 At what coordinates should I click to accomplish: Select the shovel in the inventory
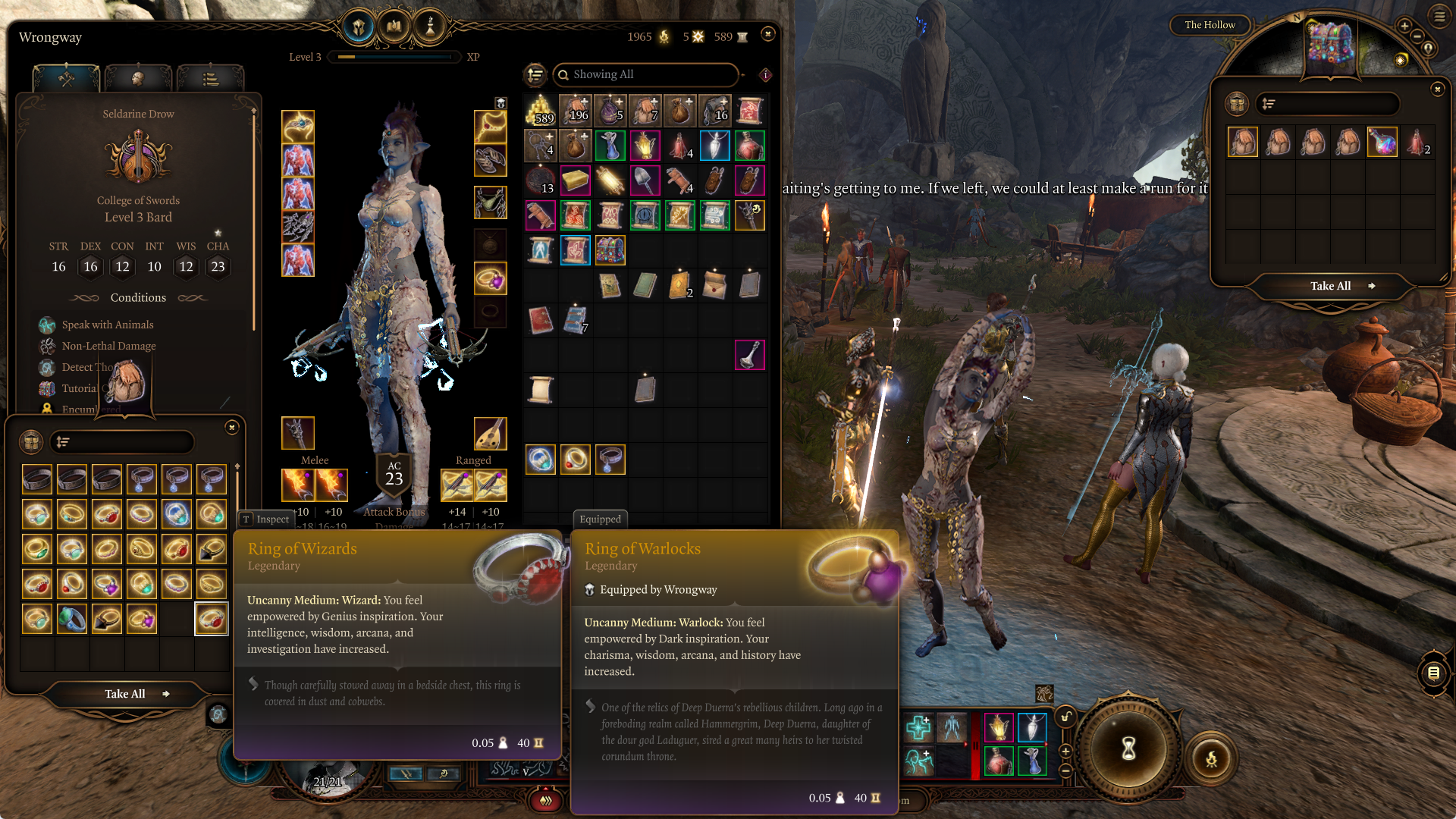(645, 180)
